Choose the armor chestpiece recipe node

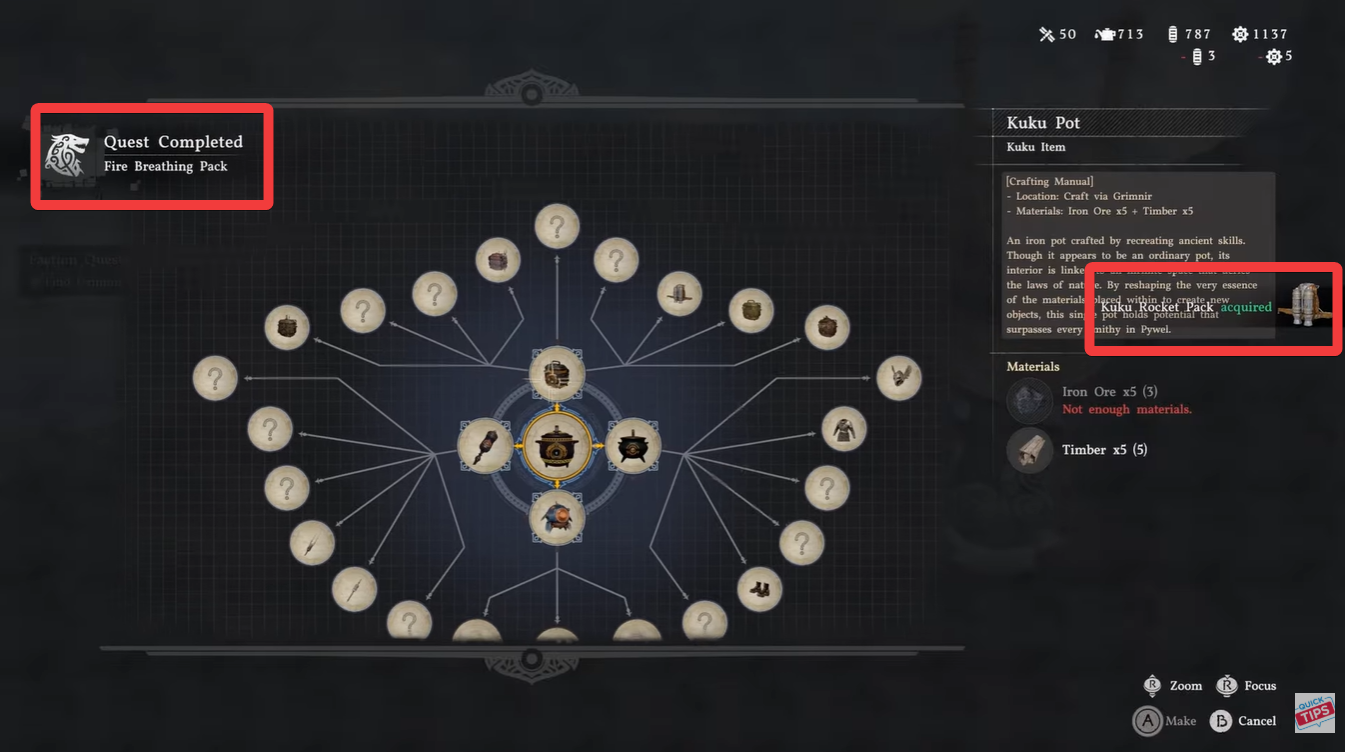click(843, 429)
